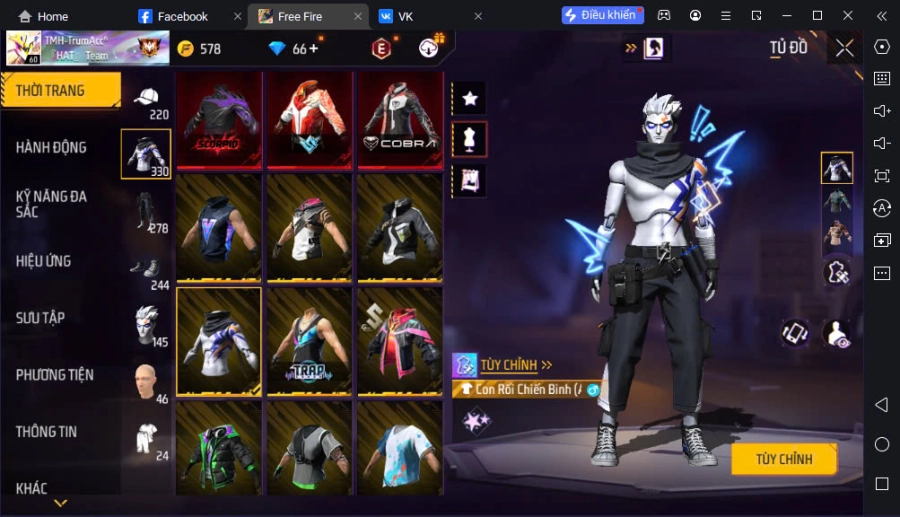Screen dimensions: 900x517
Task: Open the Thông Tin tab
Action: click(x=47, y=432)
